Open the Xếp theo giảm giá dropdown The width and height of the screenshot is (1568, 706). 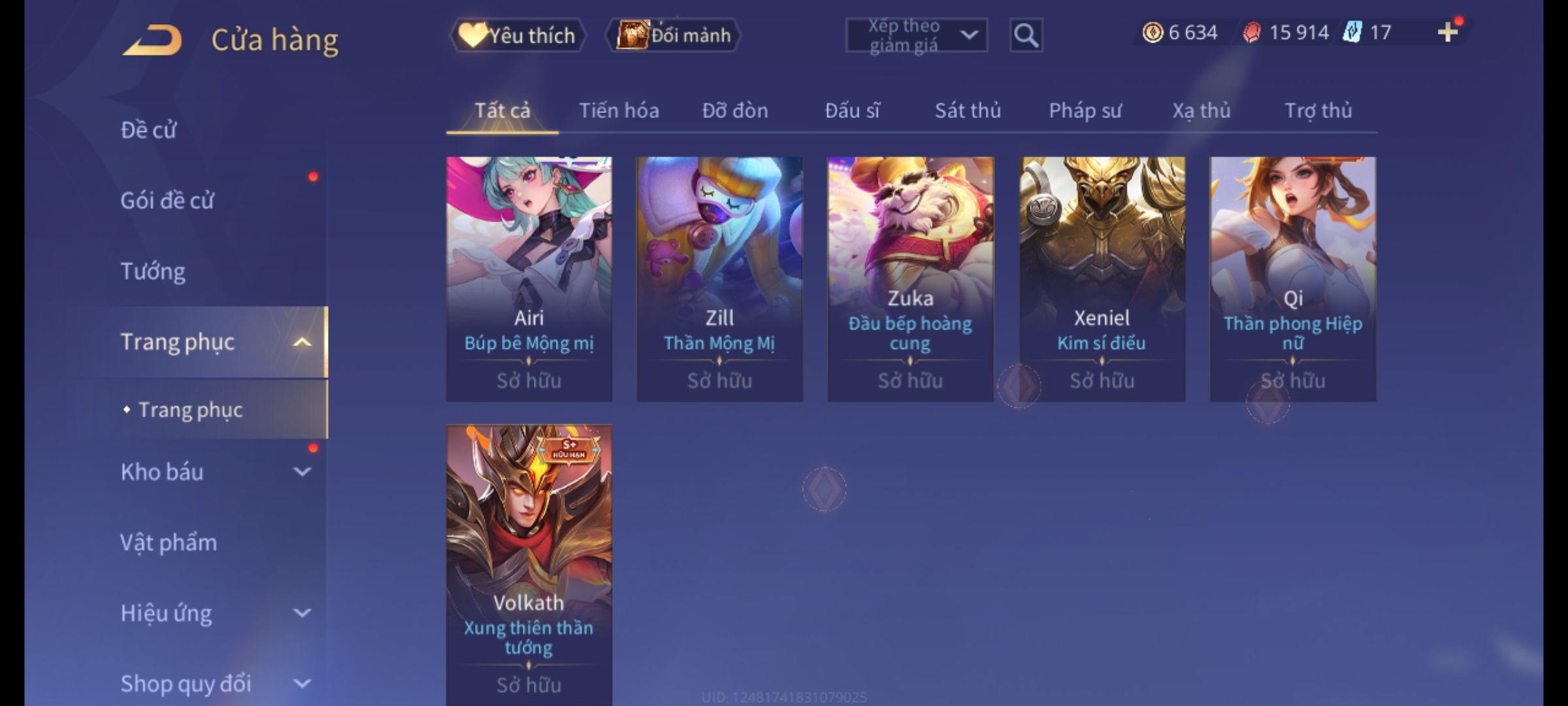point(916,35)
